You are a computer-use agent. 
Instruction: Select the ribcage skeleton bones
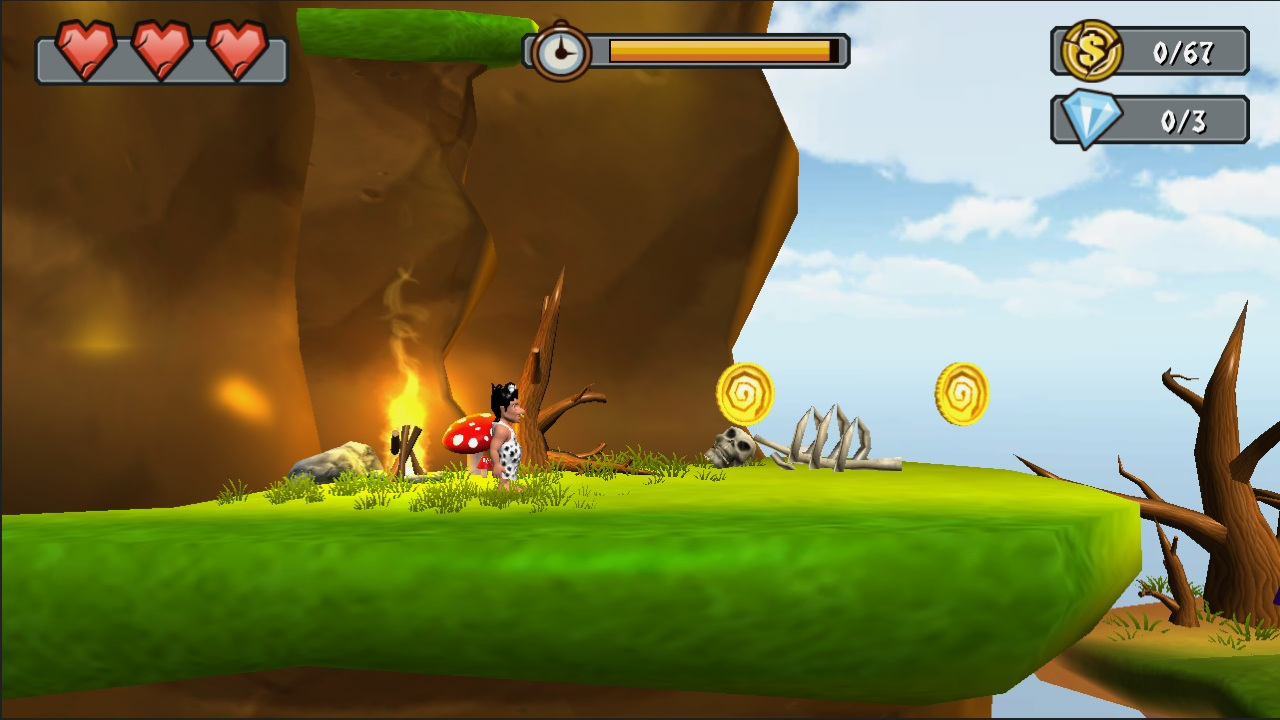point(830,438)
